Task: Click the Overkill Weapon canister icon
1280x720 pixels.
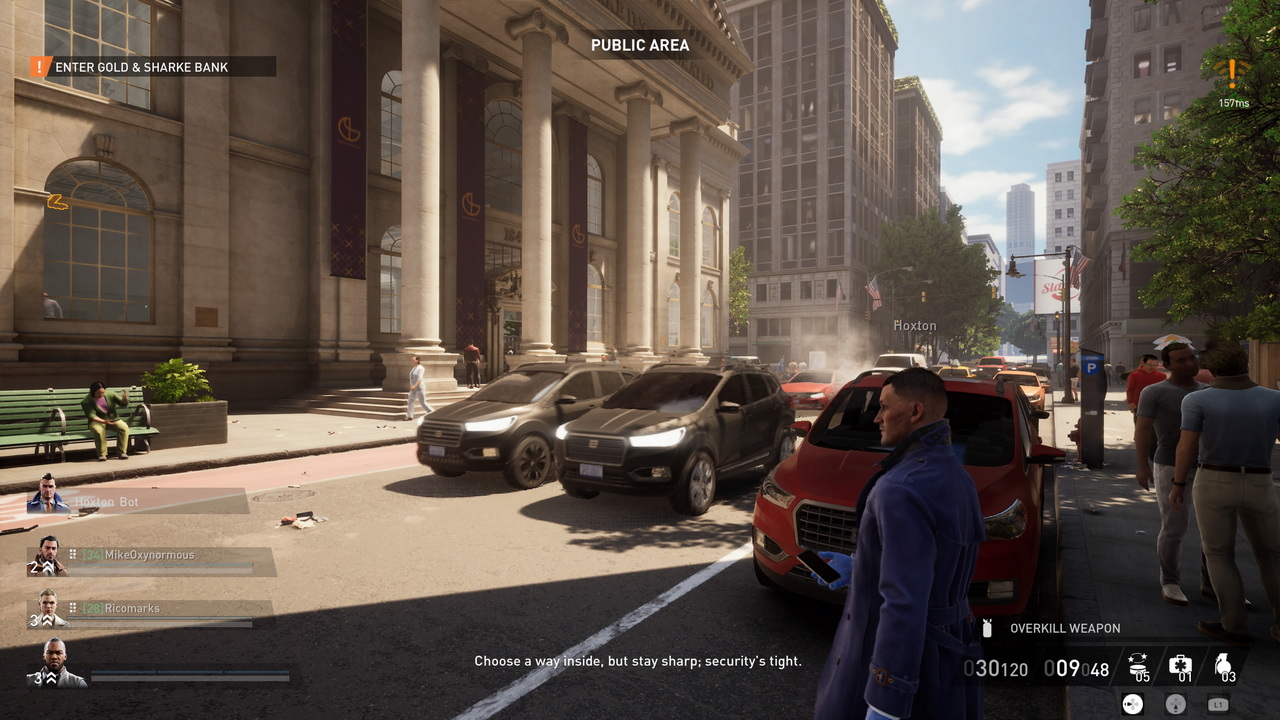Action: pos(988,628)
